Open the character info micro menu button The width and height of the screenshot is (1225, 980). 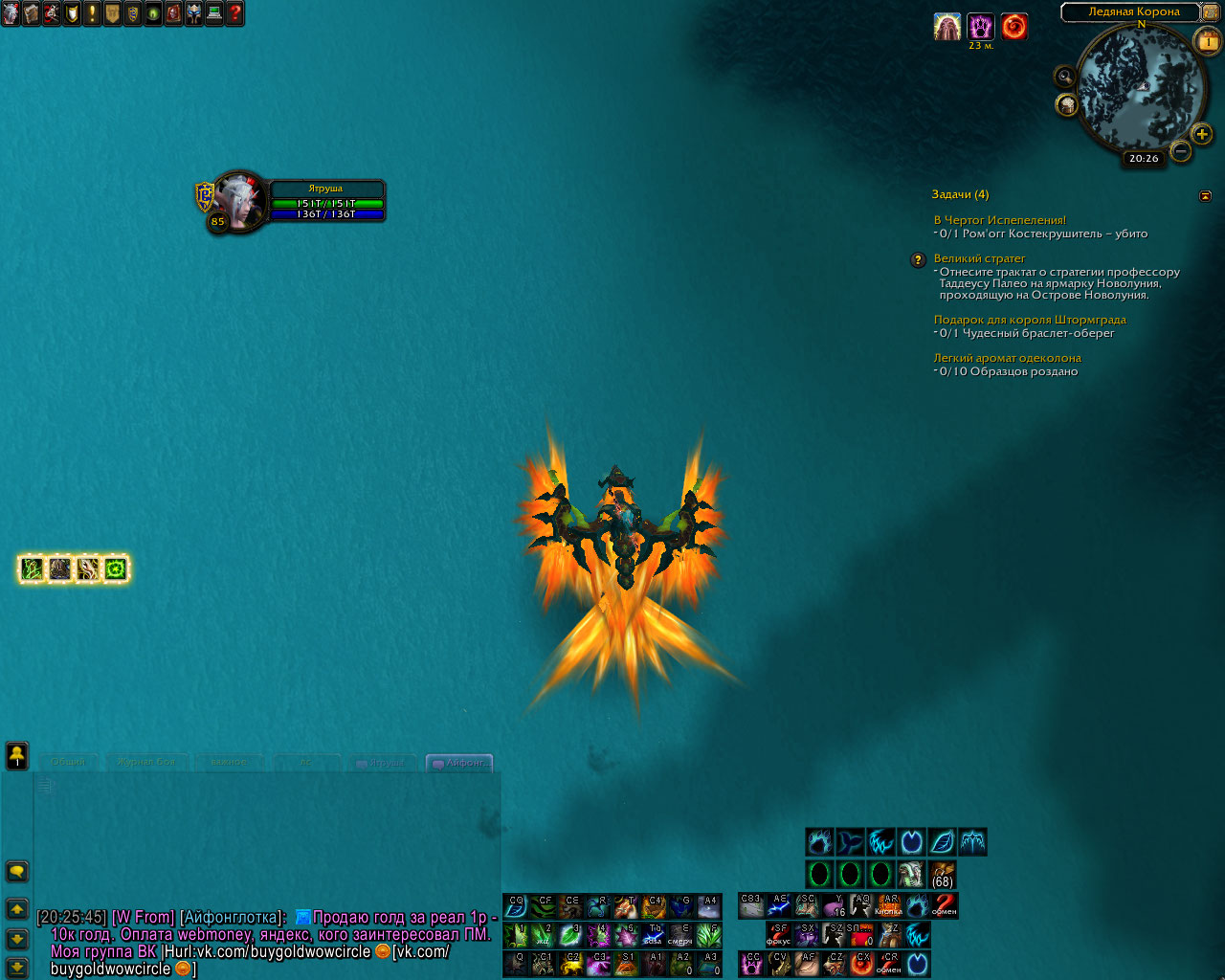pos(11,13)
